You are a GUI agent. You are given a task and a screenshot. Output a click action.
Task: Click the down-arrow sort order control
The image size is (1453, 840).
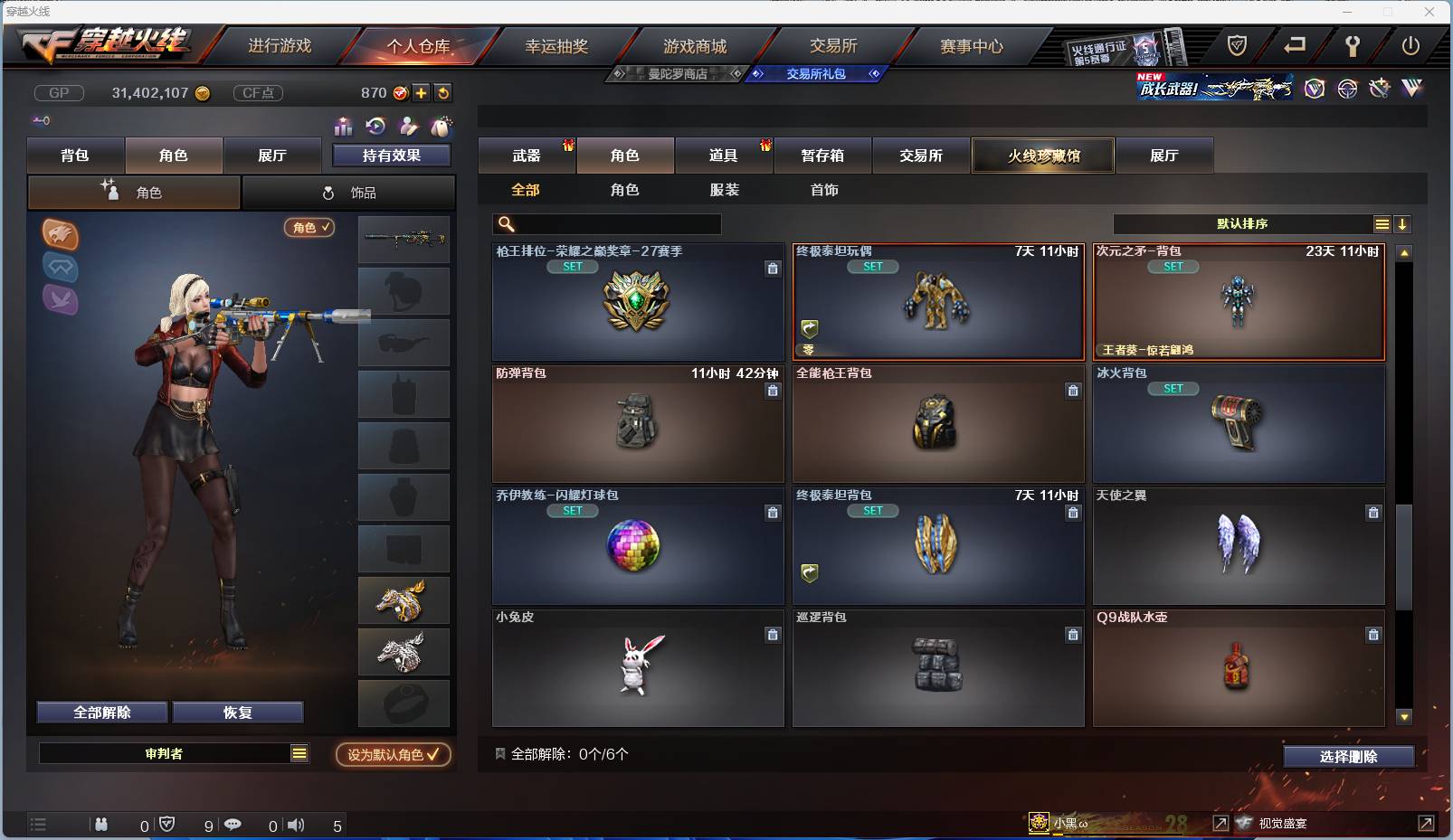click(x=1403, y=223)
